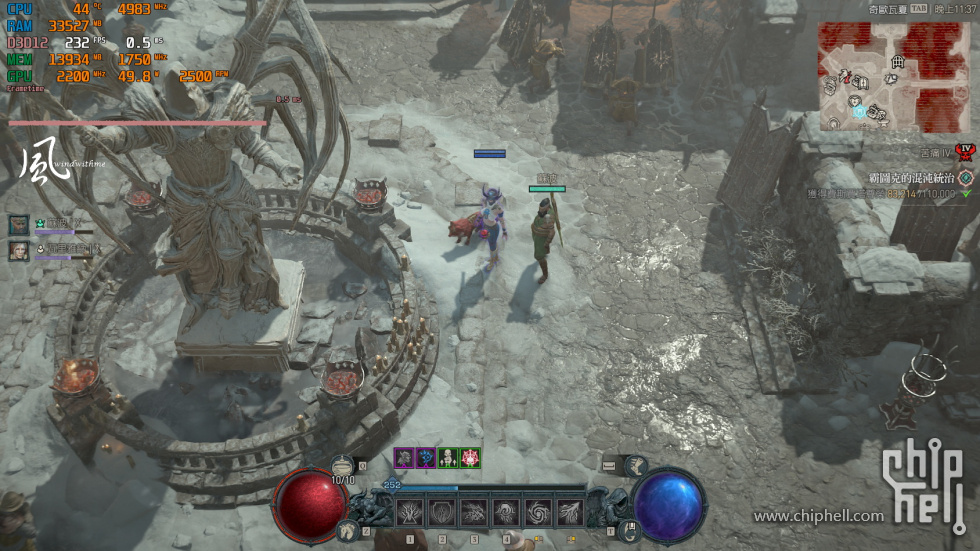Open the mount horse icon beside health orb
Screen dimensions: 980x551
coord(346,530)
